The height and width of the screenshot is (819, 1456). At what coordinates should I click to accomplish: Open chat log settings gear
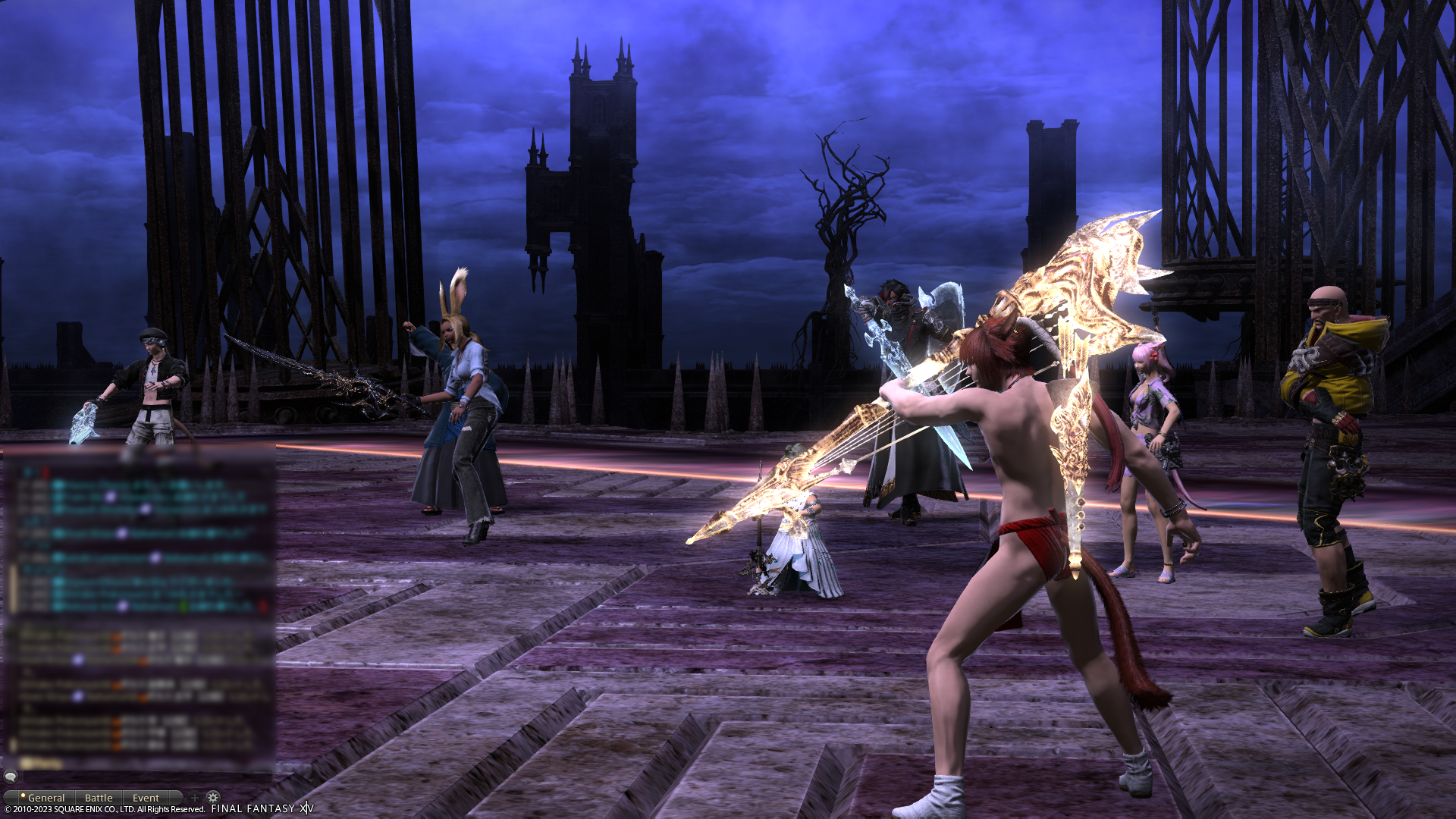click(x=213, y=797)
